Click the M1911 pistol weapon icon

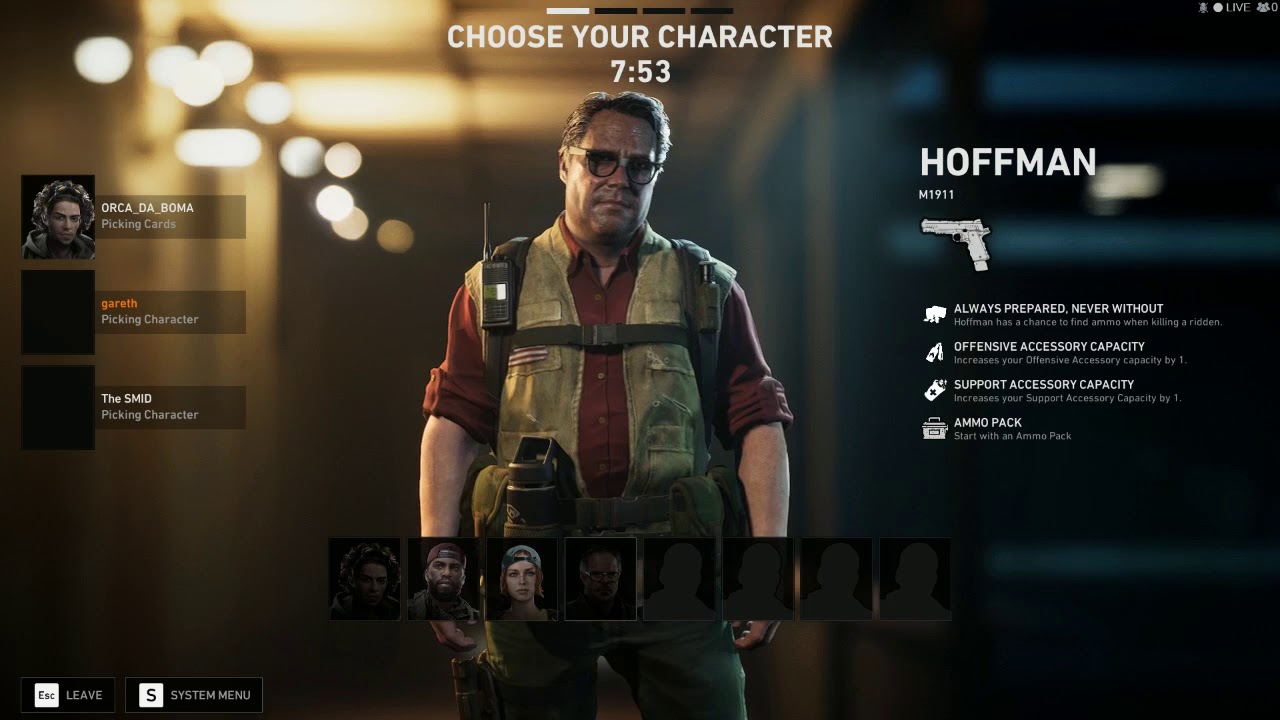click(955, 243)
